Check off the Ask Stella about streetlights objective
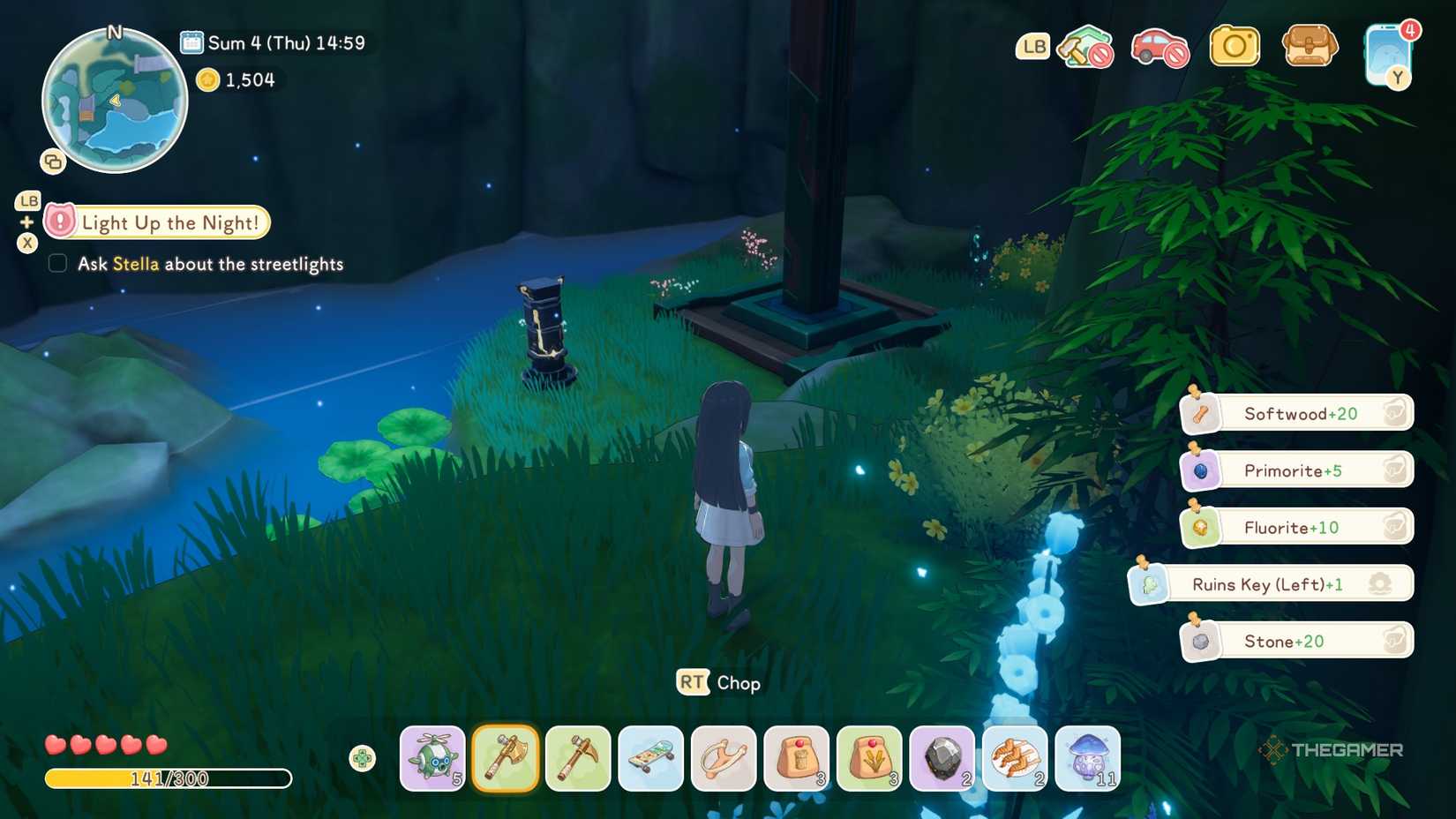 57,262
